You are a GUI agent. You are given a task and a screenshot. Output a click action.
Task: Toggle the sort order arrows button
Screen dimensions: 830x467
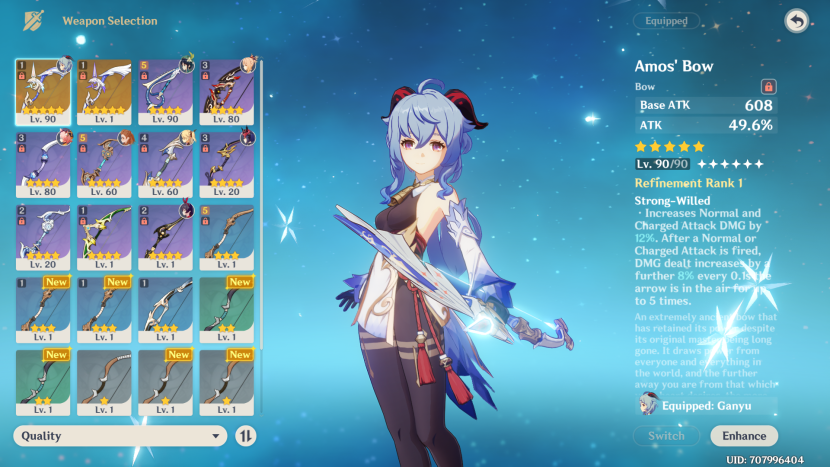point(246,436)
